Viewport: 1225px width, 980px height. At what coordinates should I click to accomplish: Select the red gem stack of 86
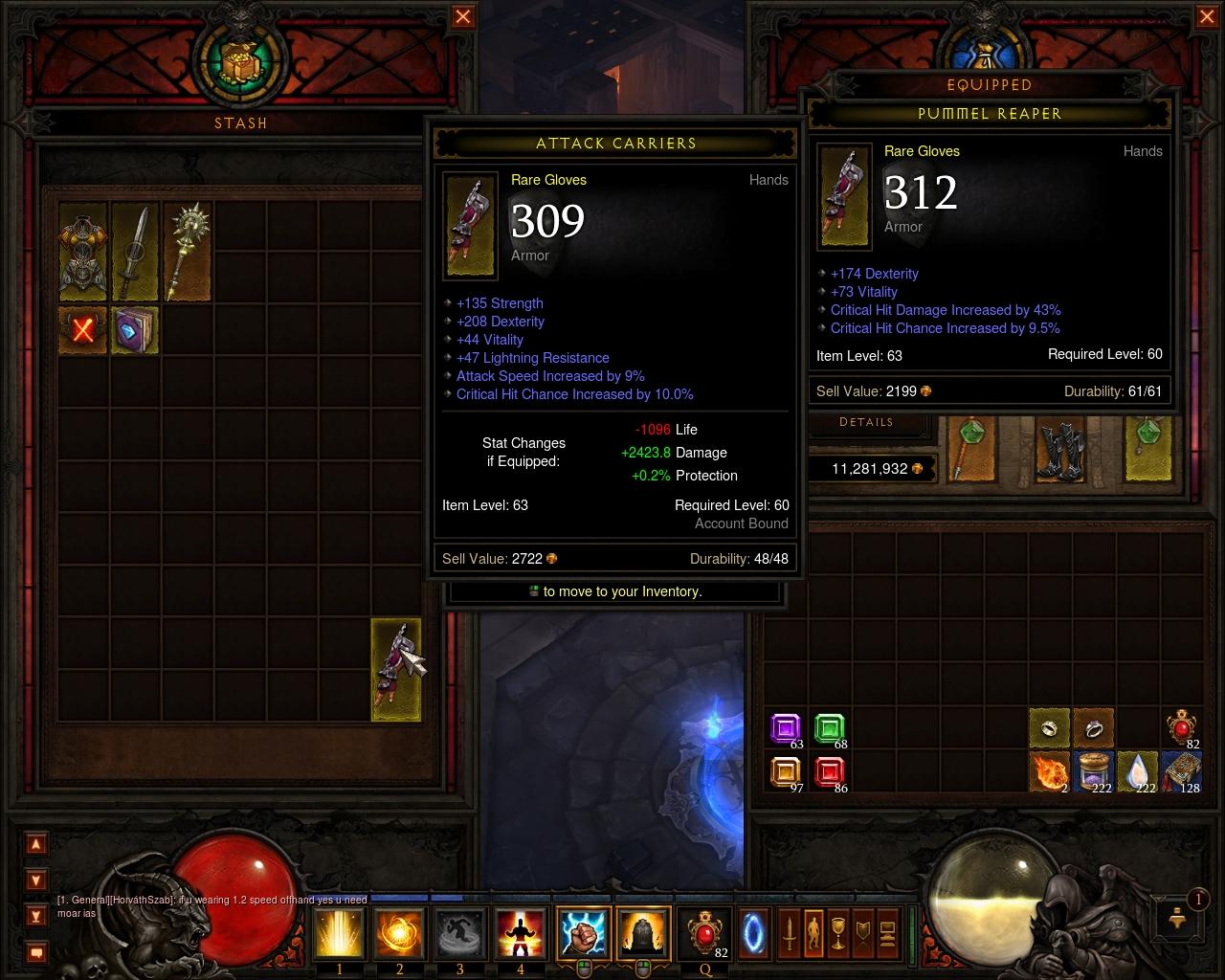tap(830, 771)
